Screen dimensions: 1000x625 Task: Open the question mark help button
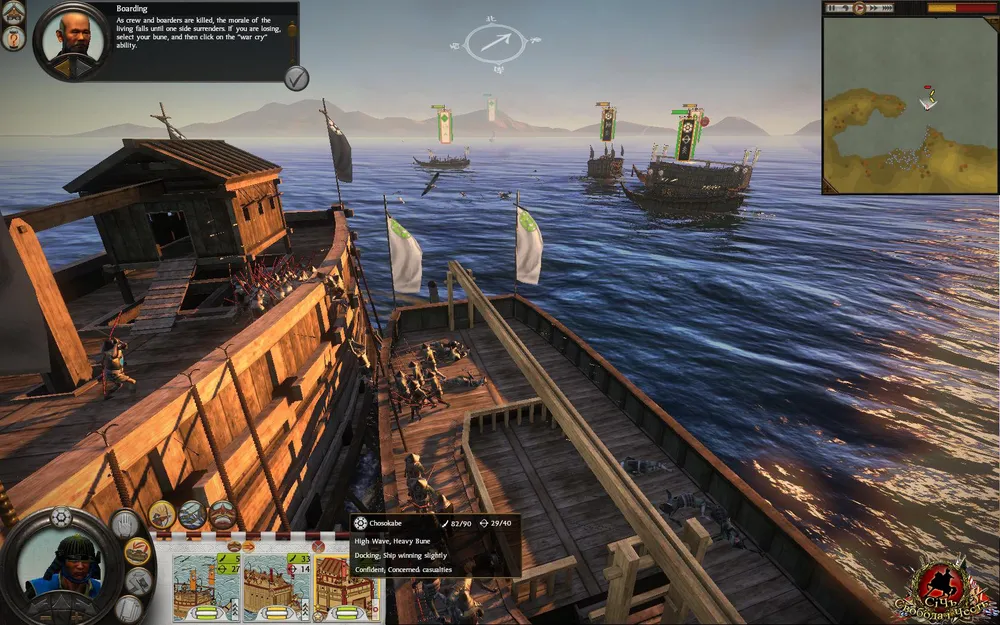click(x=14, y=39)
